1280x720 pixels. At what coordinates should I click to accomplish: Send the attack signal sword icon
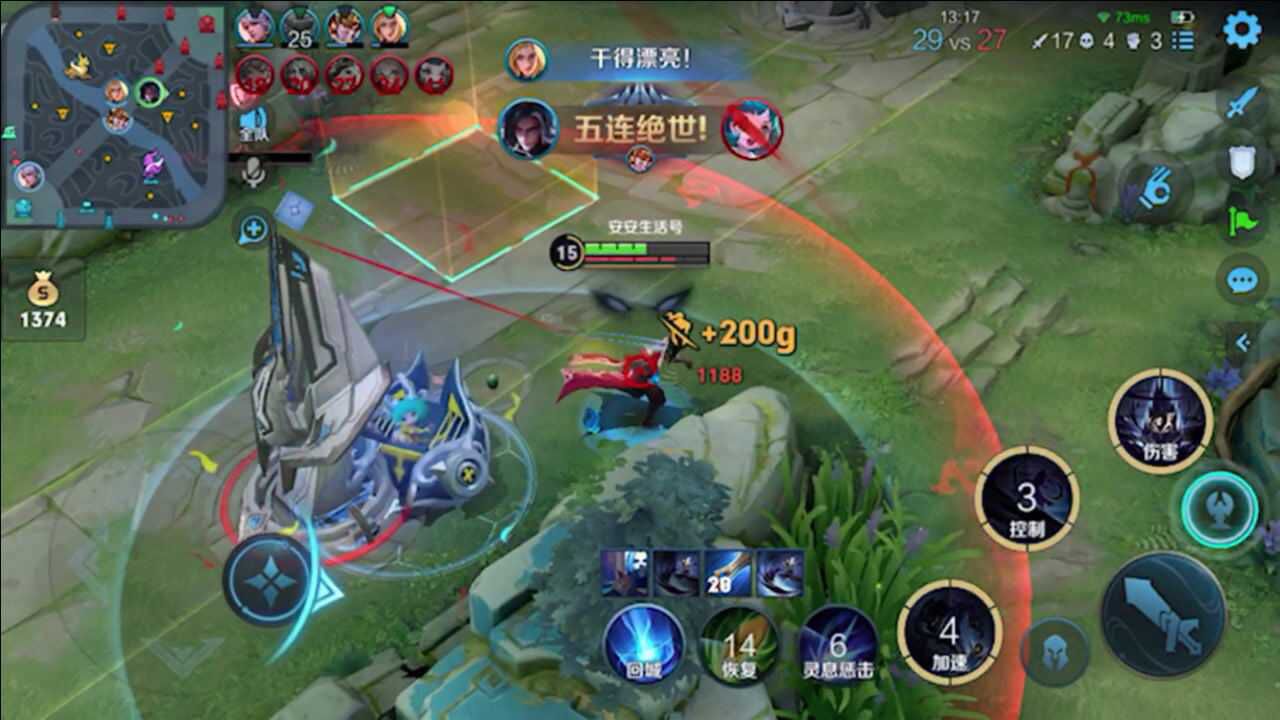(1242, 102)
